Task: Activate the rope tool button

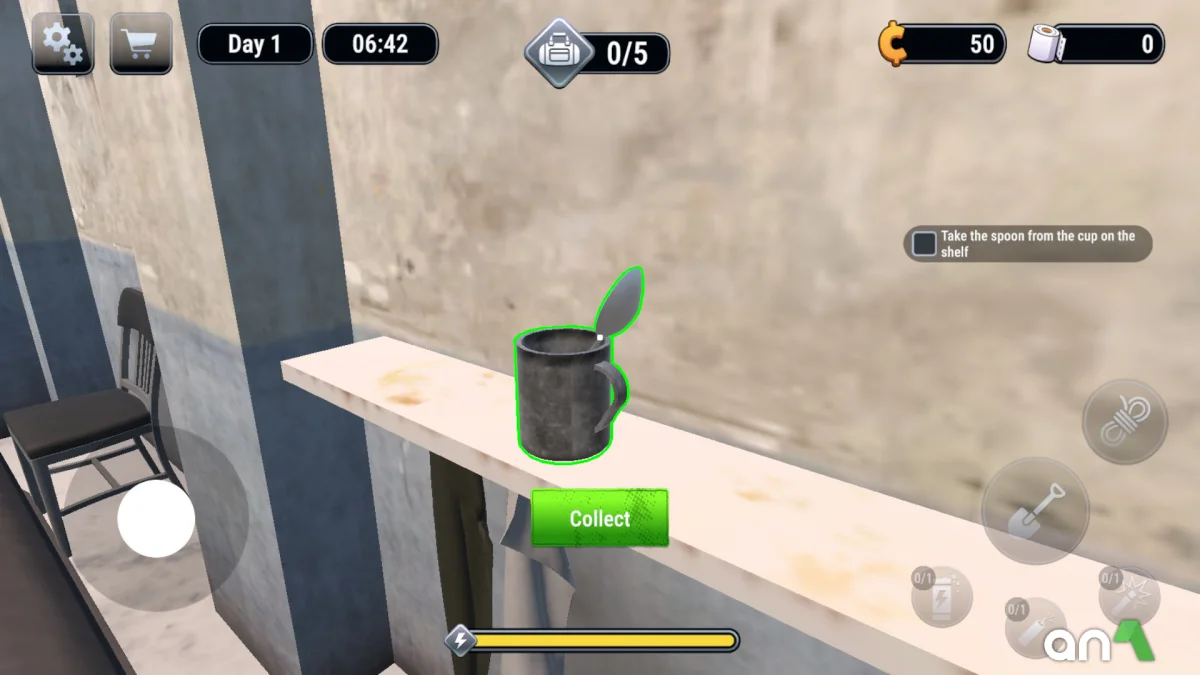Action: coord(1124,421)
